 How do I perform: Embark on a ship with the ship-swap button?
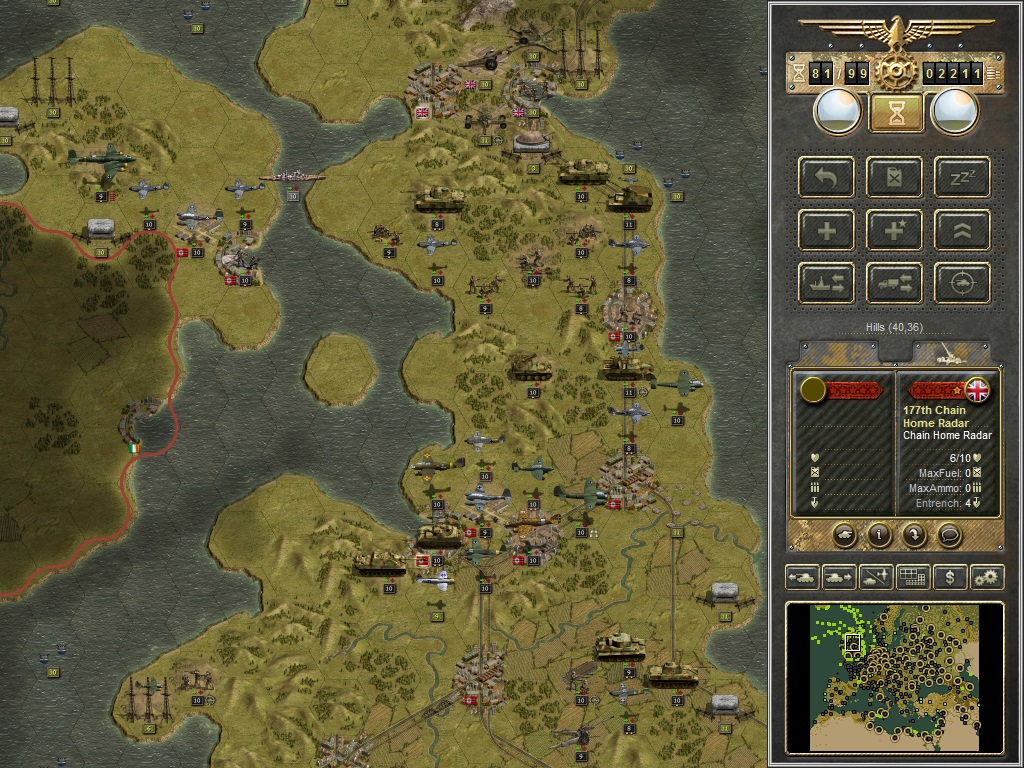827,283
